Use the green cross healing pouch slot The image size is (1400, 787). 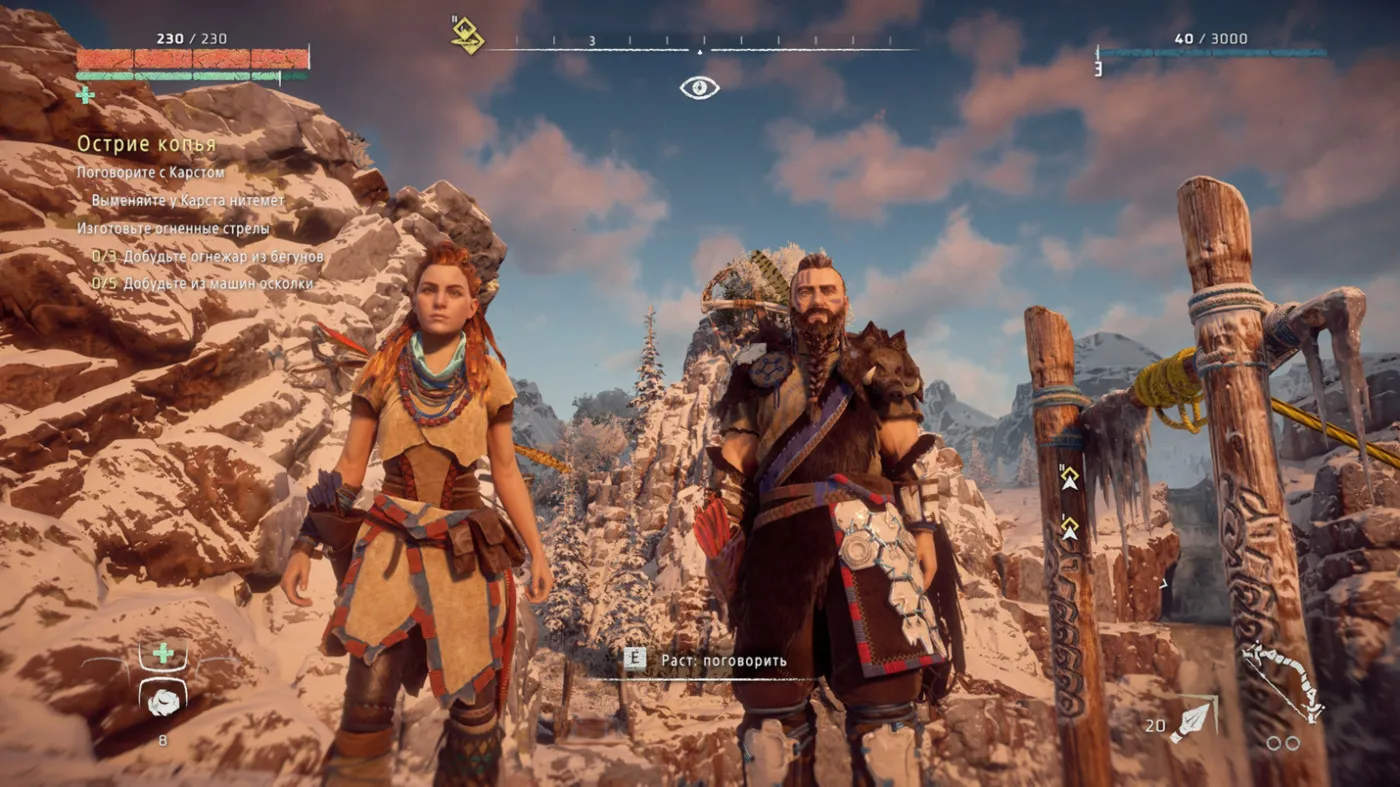pyautogui.click(x=162, y=654)
